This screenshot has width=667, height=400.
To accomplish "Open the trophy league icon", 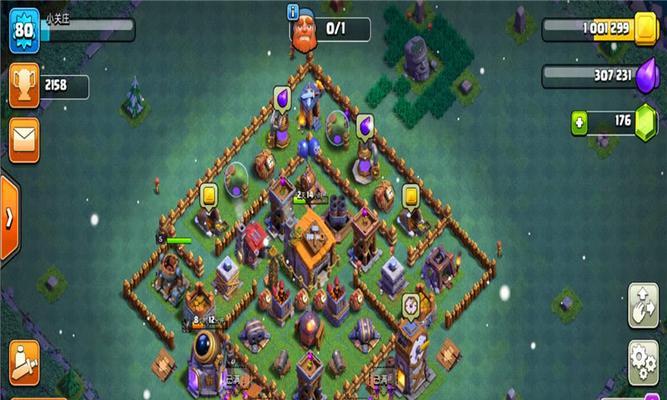I will [24, 86].
